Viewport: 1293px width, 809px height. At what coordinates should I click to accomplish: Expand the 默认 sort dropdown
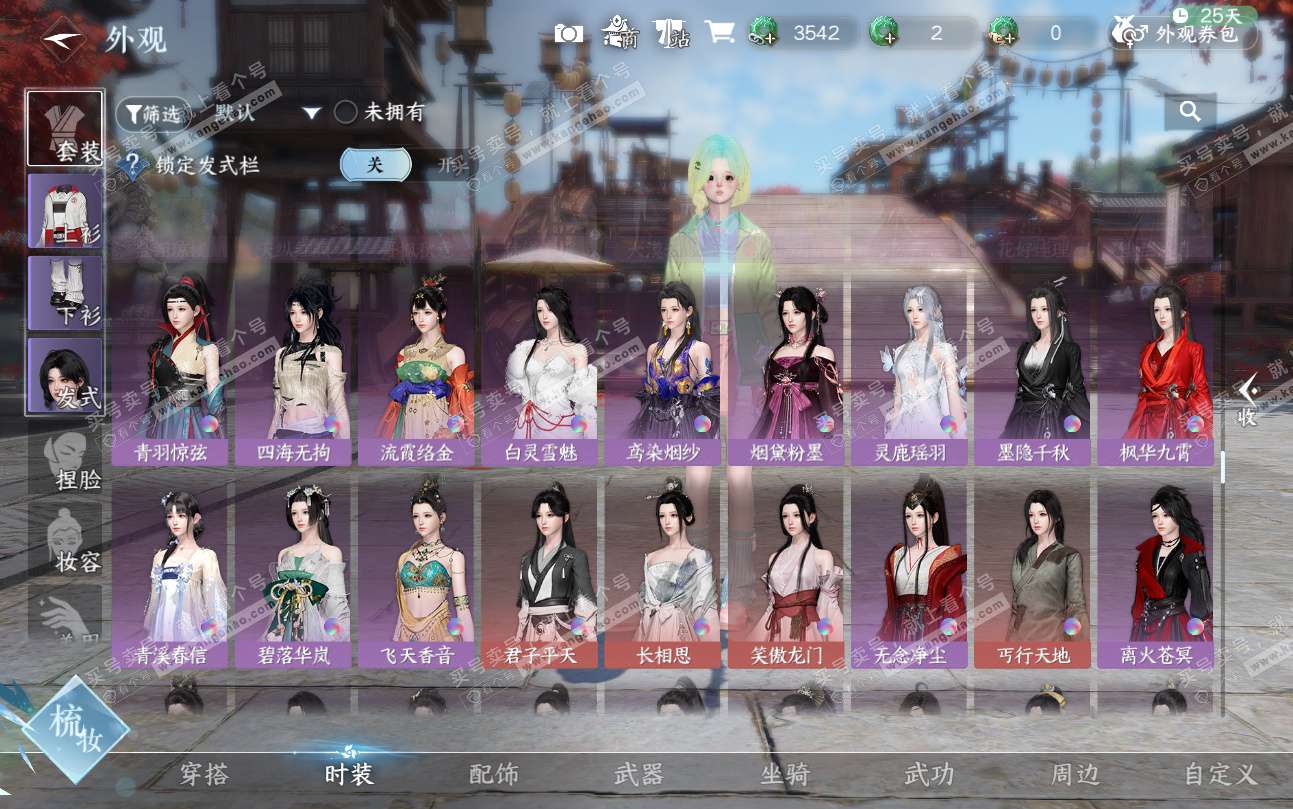pos(311,114)
